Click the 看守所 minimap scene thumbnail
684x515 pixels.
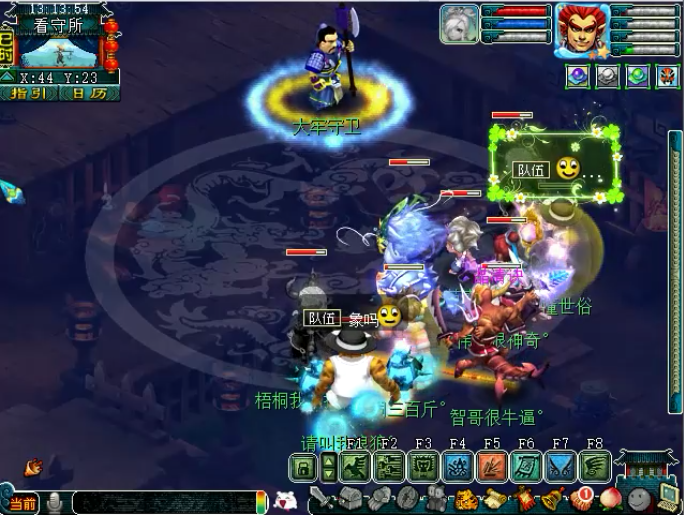pos(60,50)
